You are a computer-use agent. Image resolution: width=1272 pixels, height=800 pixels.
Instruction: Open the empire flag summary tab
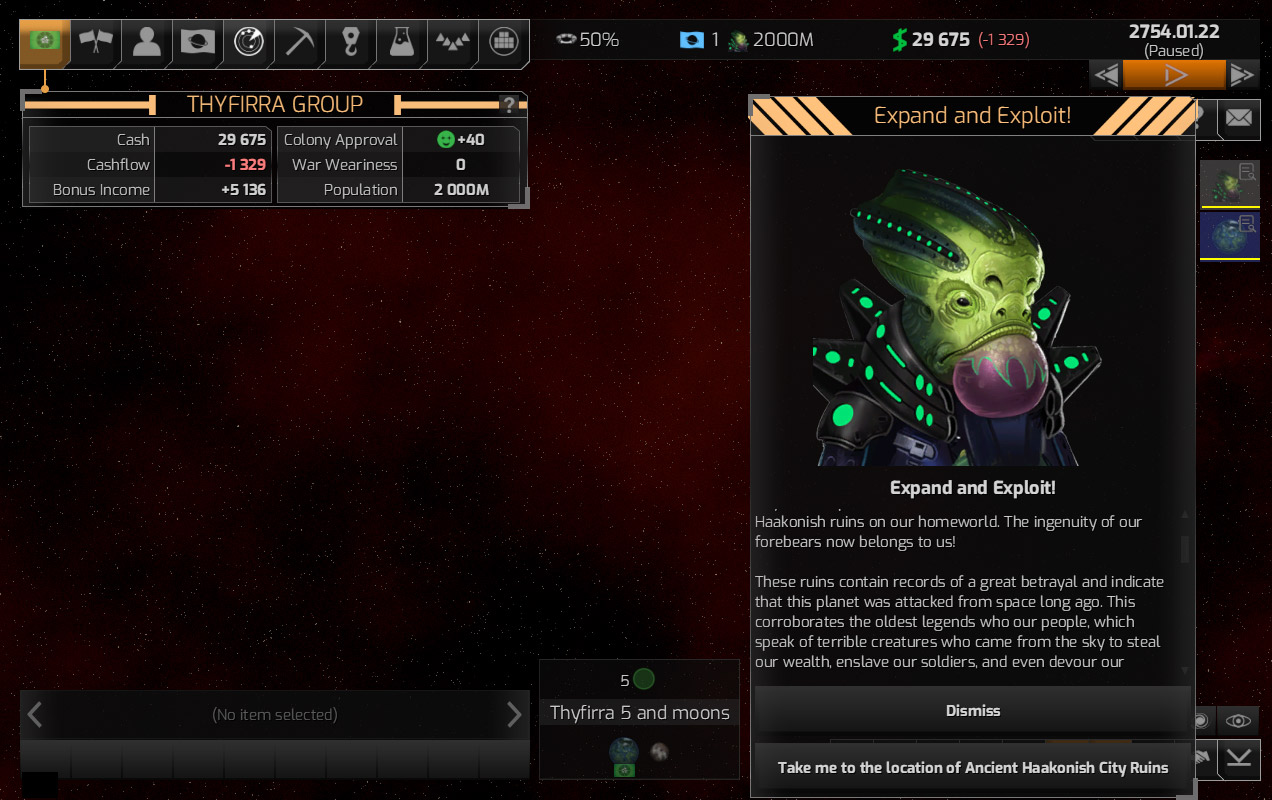pos(44,42)
